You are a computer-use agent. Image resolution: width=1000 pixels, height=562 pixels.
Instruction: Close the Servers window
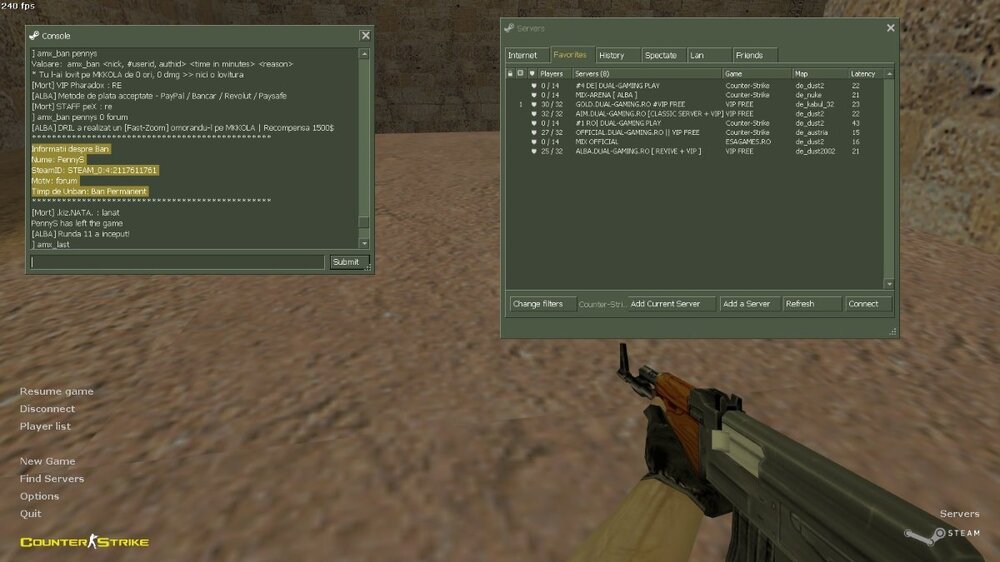click(x=890, y=28)
